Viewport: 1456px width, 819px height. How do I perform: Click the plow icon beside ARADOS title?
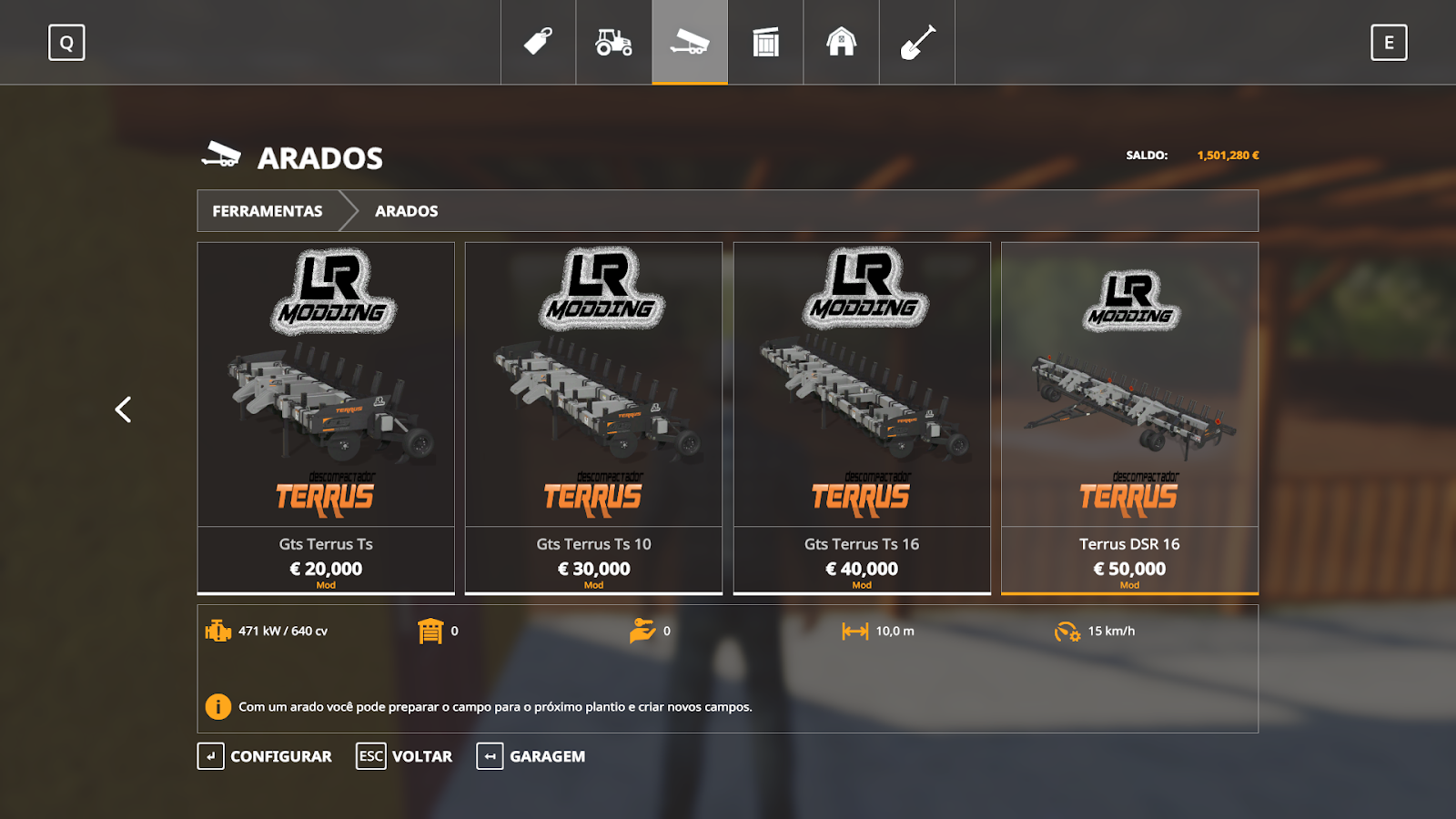221,155
